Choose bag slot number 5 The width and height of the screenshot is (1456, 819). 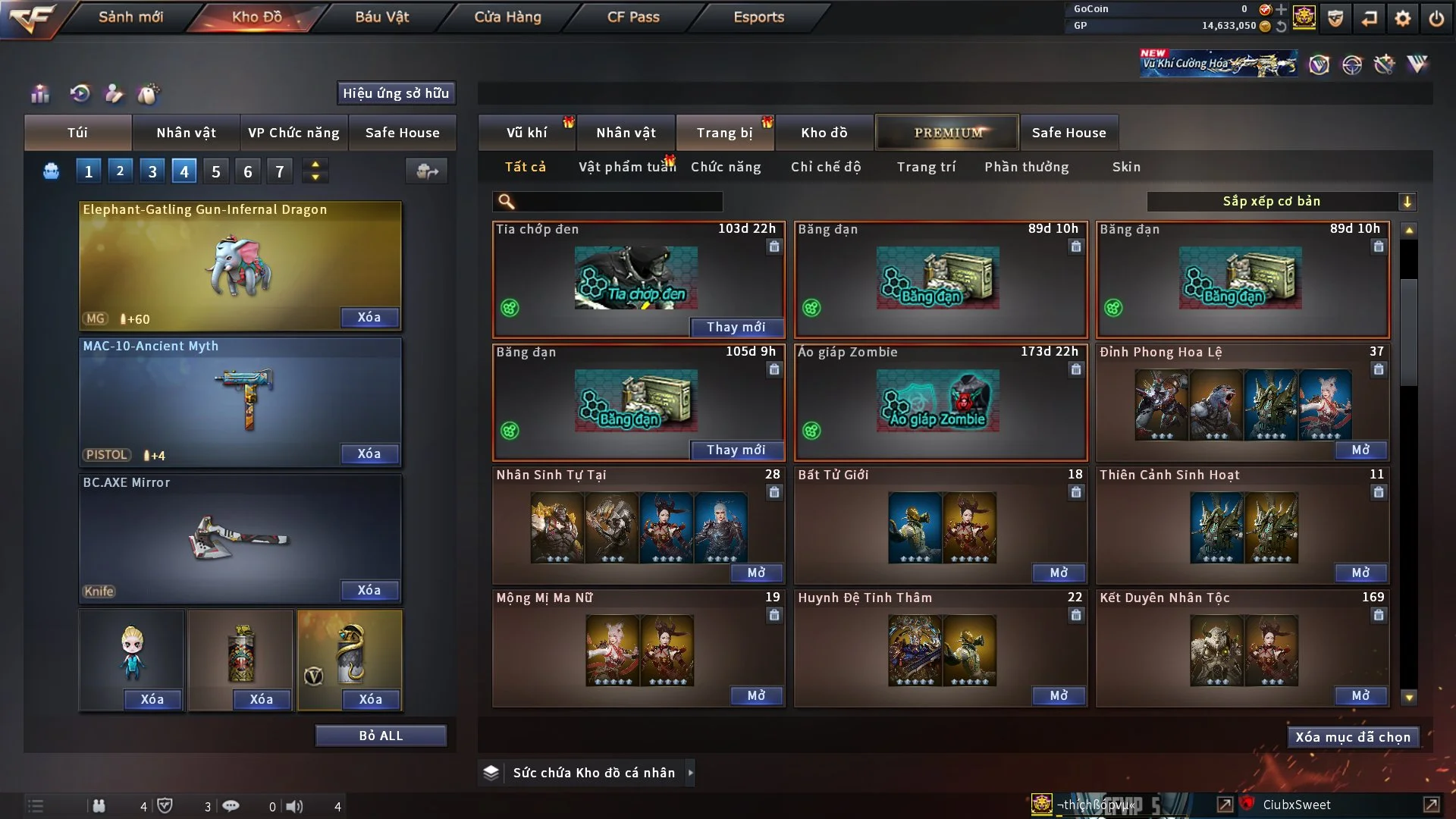pyautogui.click(x=216, y=171)
